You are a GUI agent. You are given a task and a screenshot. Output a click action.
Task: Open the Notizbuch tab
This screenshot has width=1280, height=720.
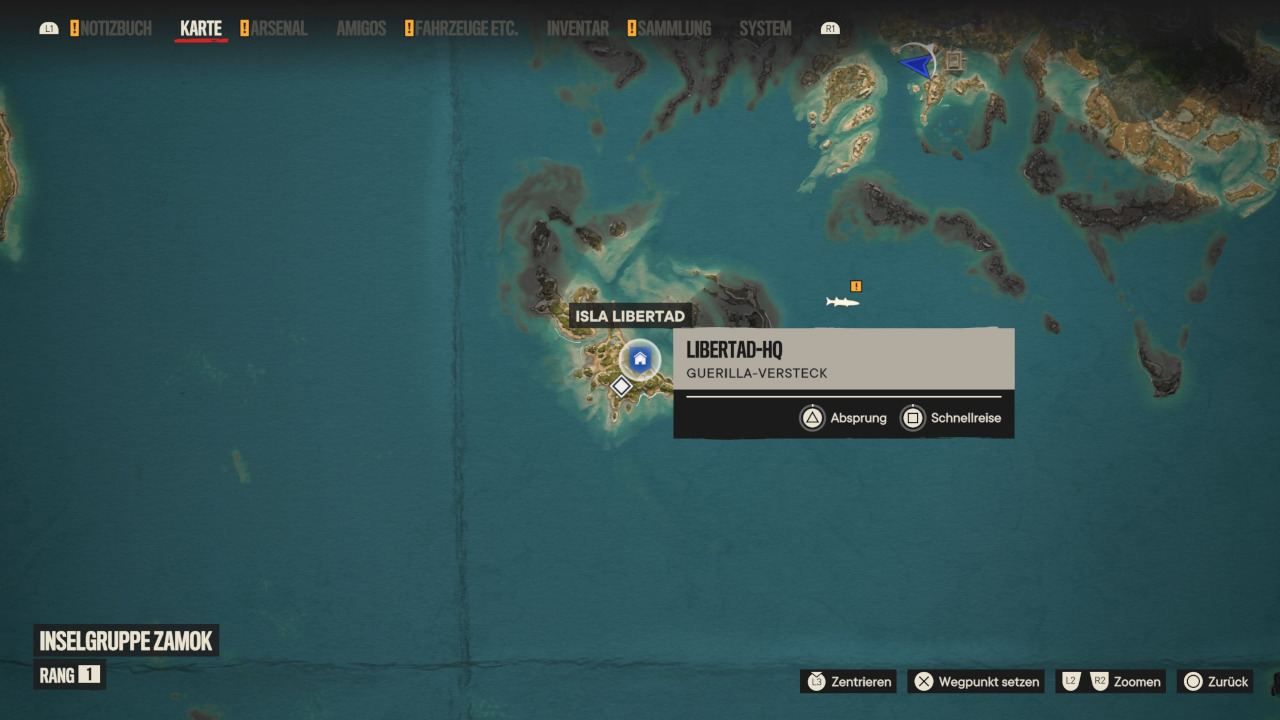click(116, 29)
